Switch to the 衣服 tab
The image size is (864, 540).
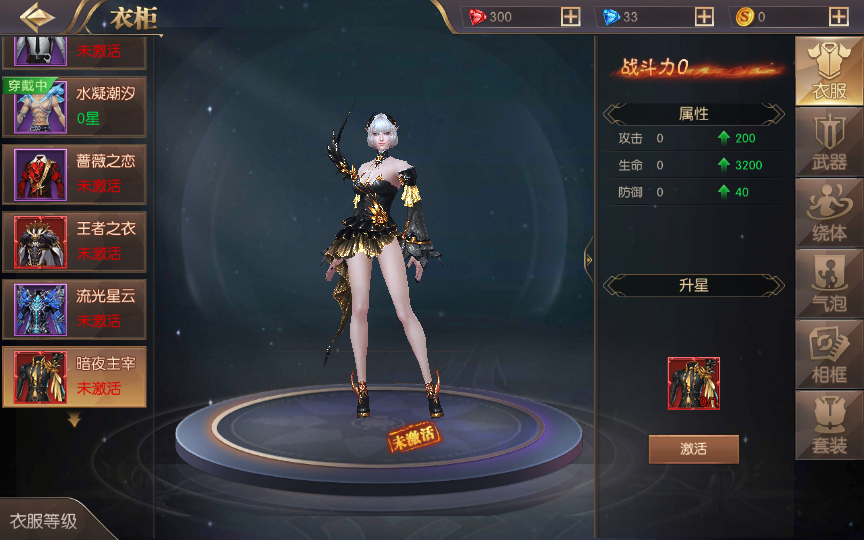tap(829, 72)
